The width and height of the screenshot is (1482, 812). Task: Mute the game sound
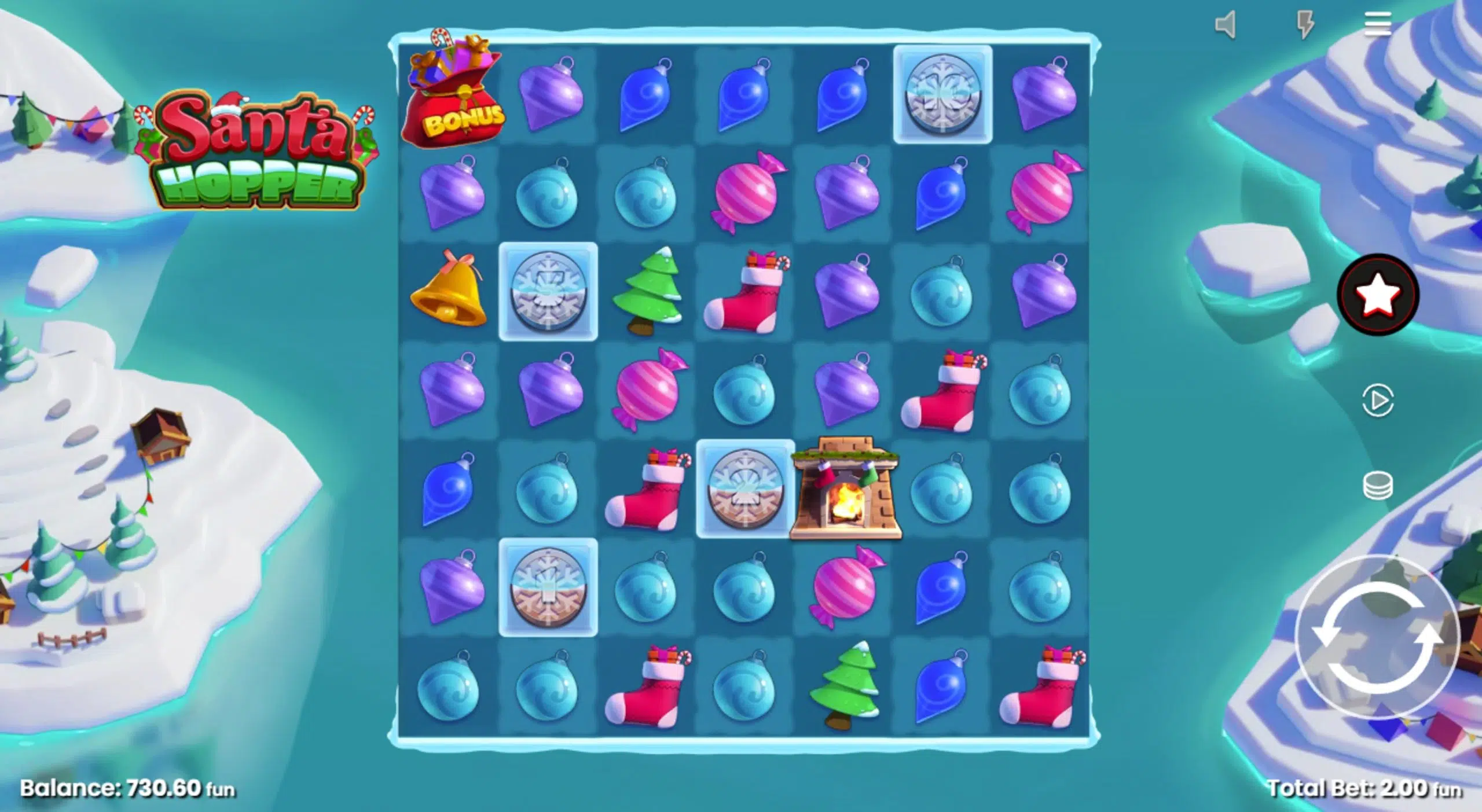(1226, 27)
